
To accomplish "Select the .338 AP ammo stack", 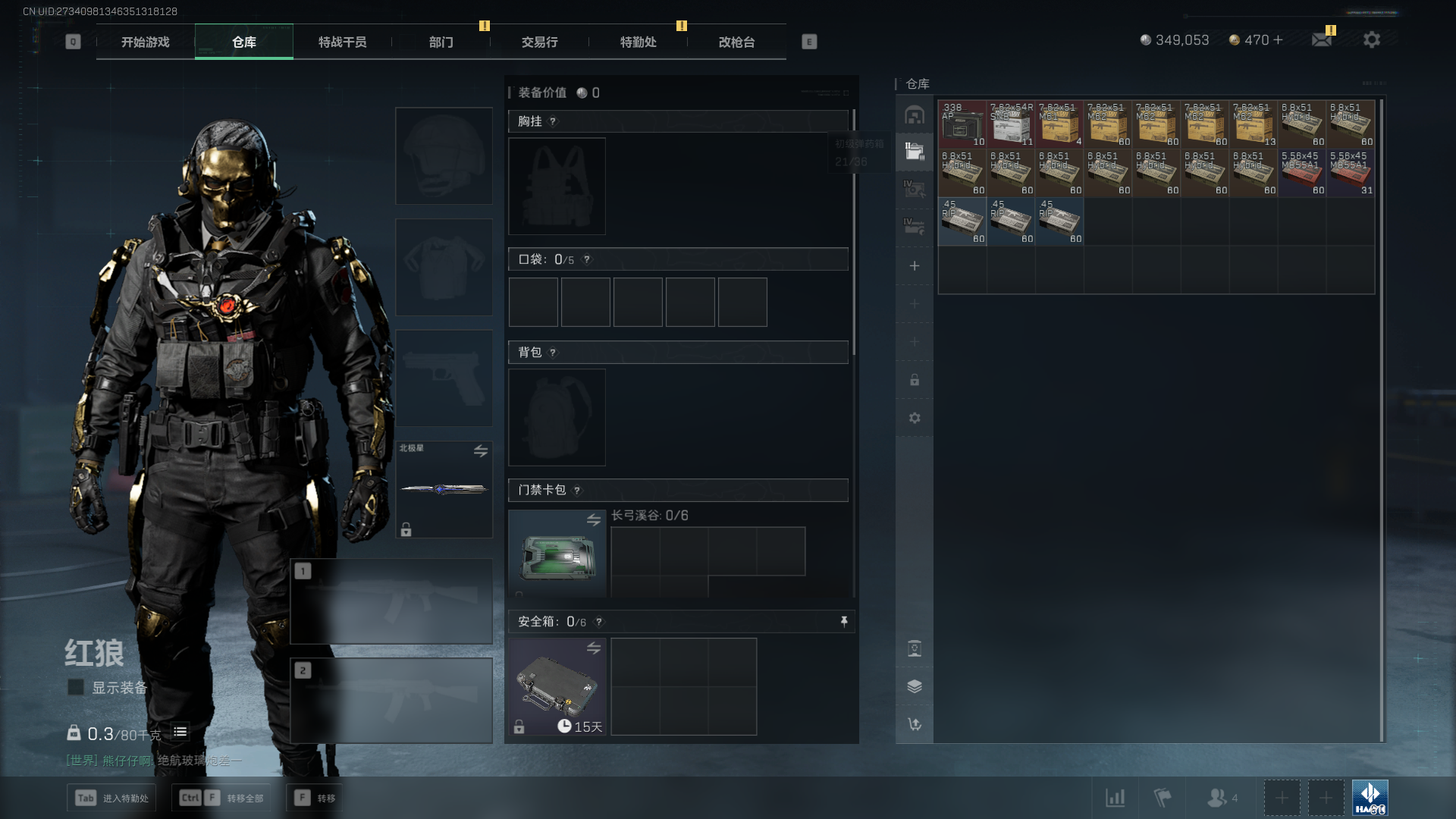I will pos(962,124).
